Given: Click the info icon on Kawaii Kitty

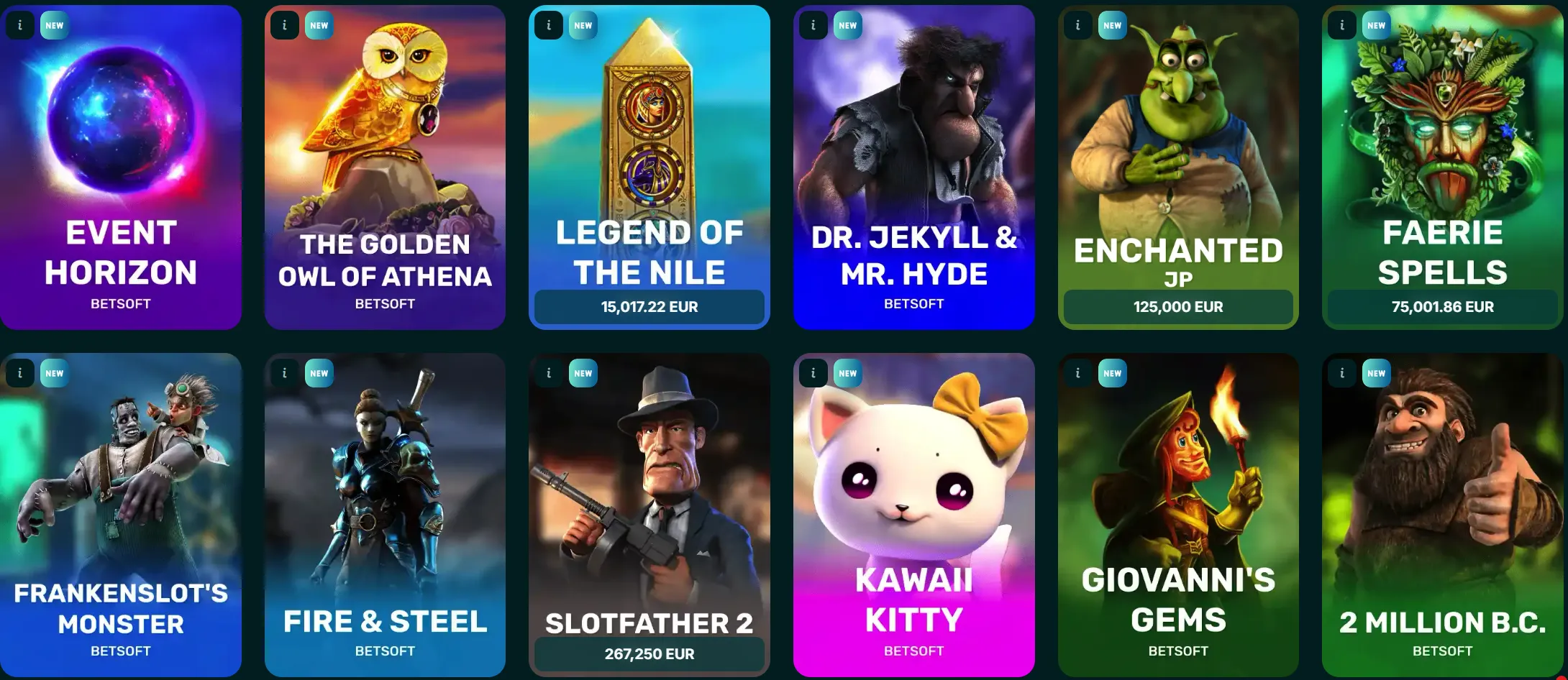Looking at the screenshot, I should [813, 373].
